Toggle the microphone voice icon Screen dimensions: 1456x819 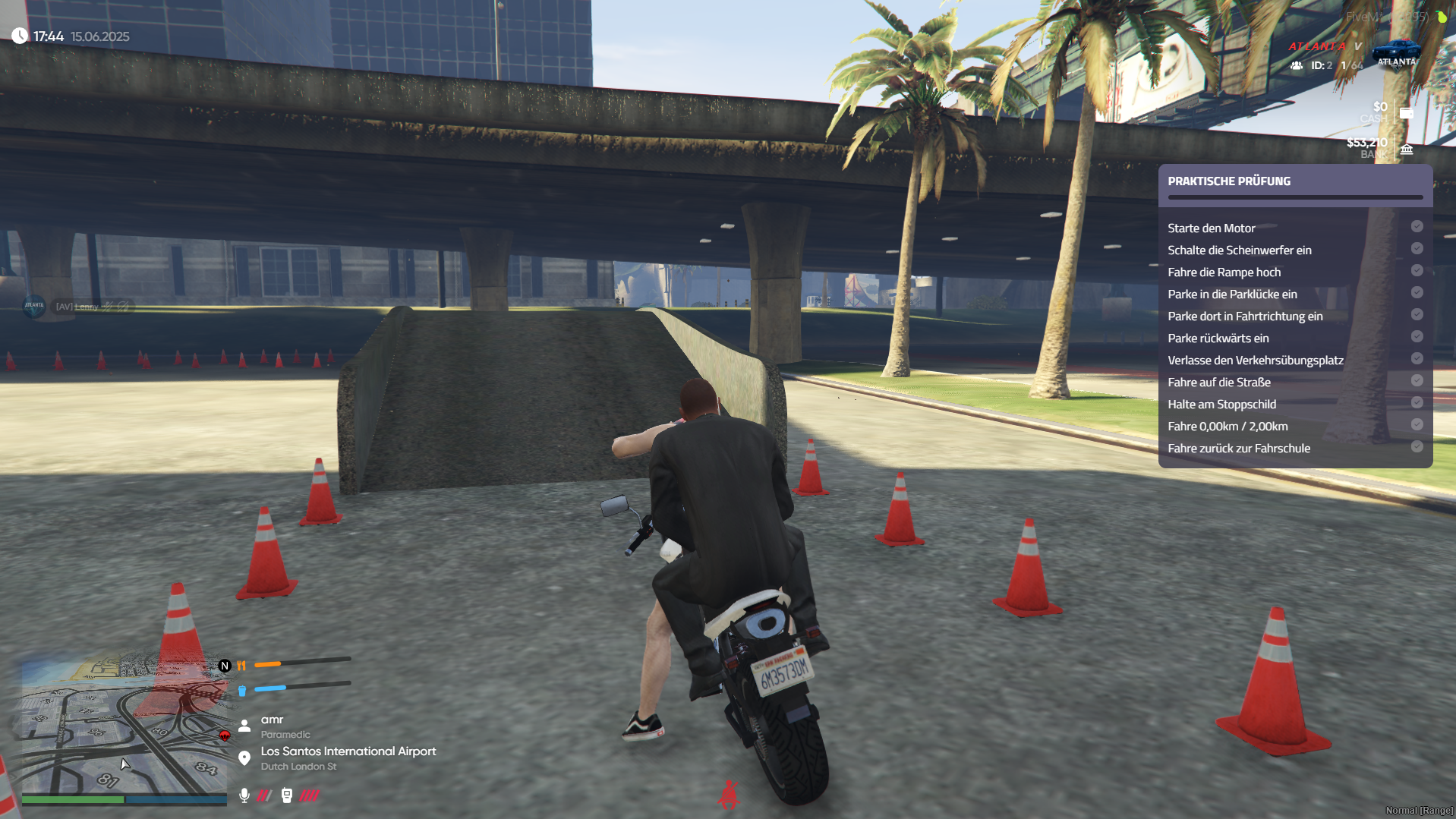(x=244, y=795)
